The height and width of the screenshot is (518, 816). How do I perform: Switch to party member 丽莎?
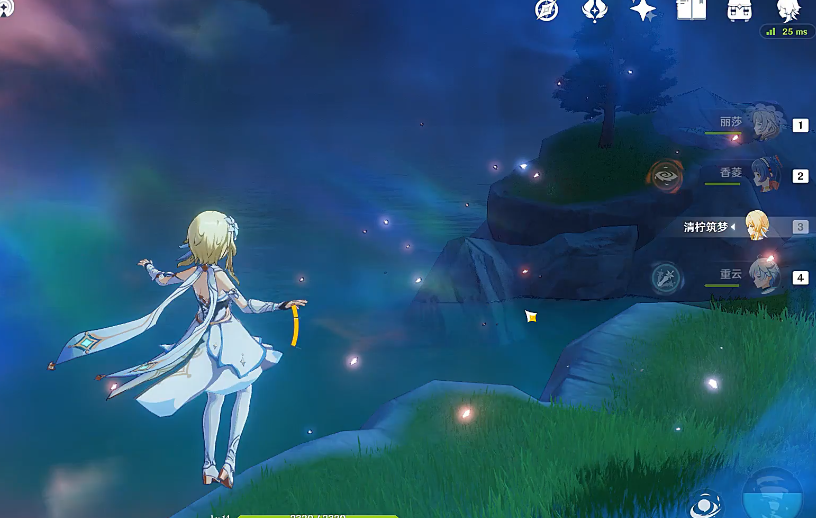(x=766, y=124)
